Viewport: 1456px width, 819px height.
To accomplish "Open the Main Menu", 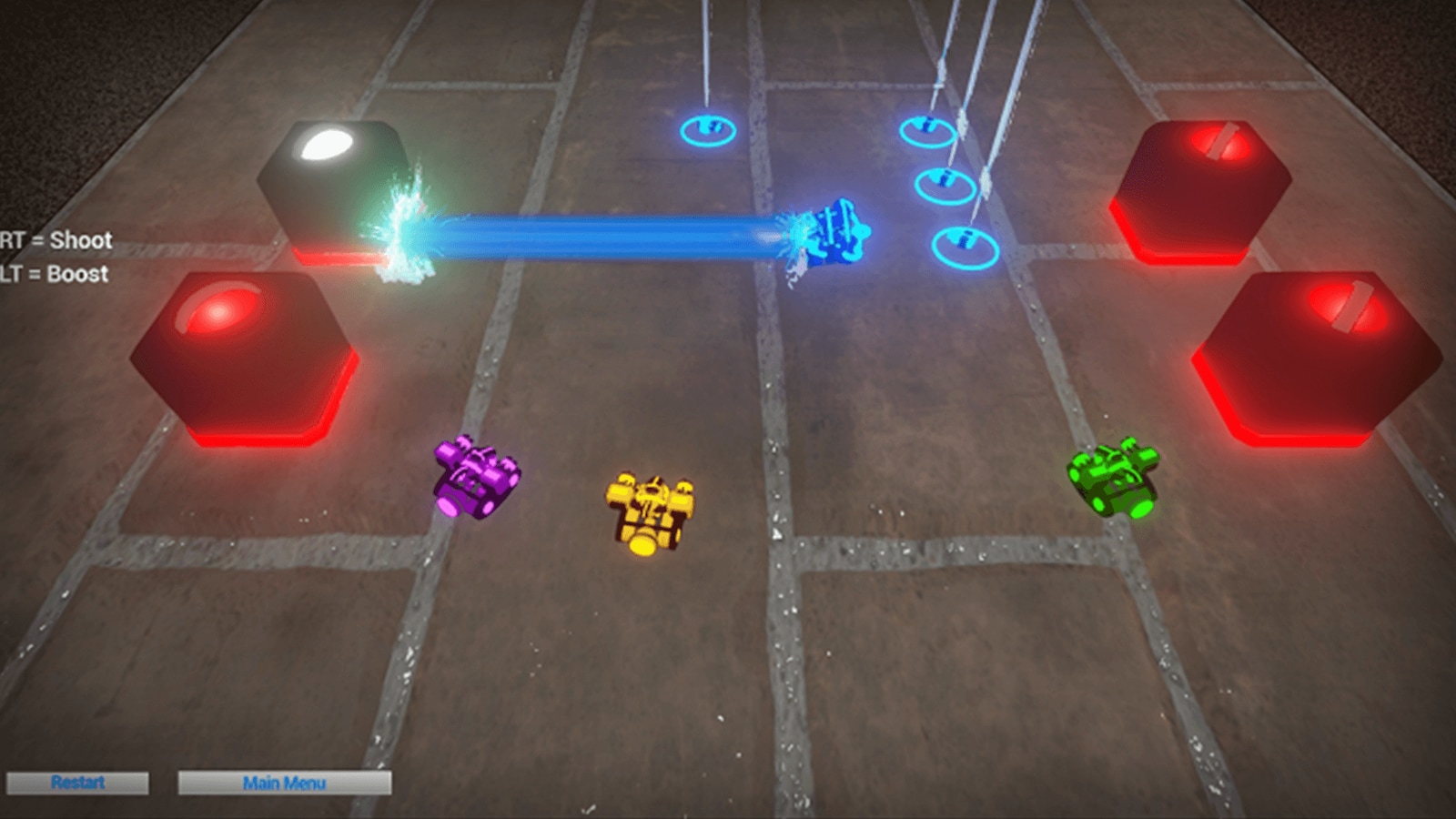I will pyautogui.click(x=285, y=783).
